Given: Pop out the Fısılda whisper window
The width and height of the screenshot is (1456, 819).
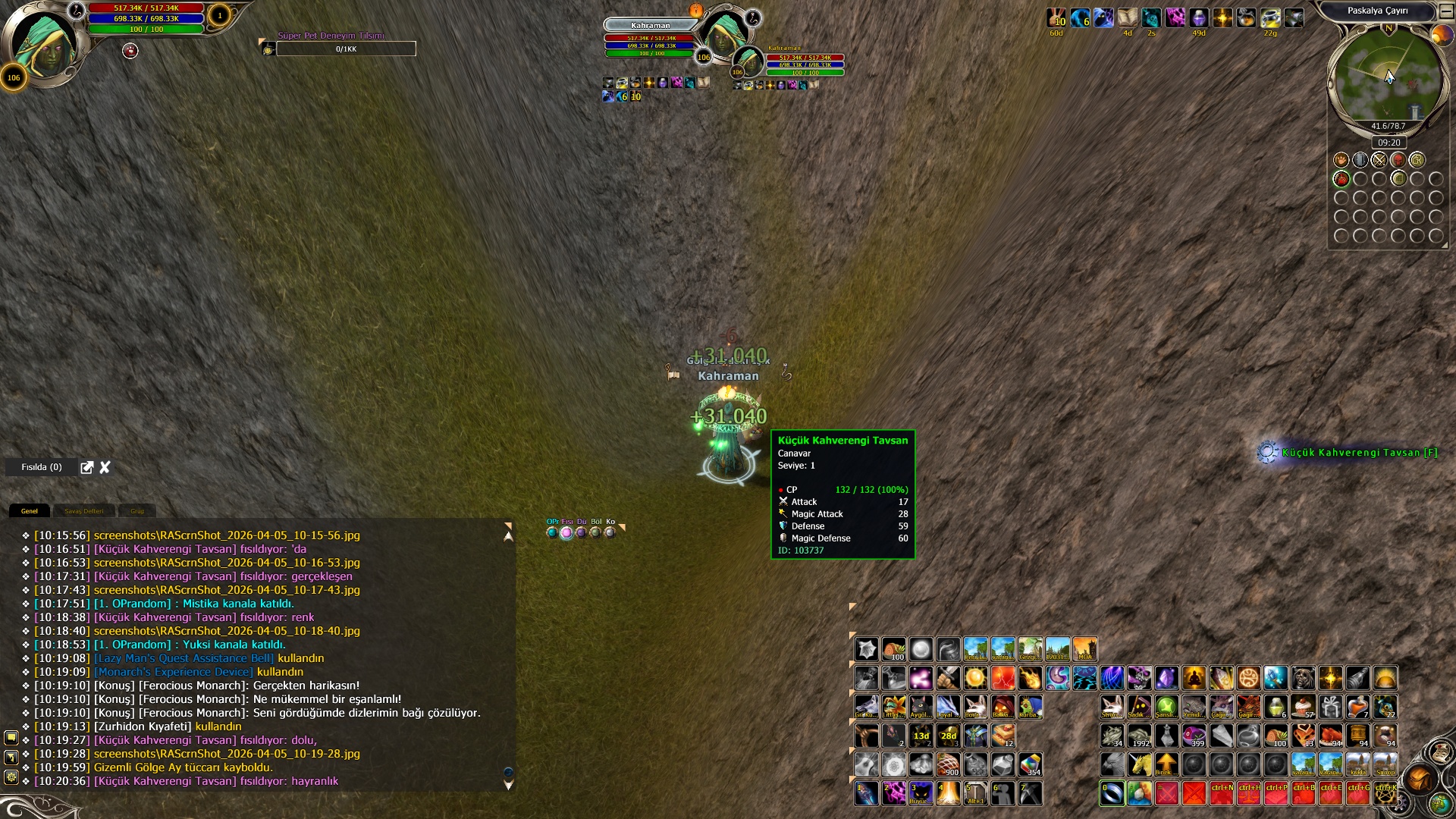Looking at the screenshot, I should click(x=87, y=467).
